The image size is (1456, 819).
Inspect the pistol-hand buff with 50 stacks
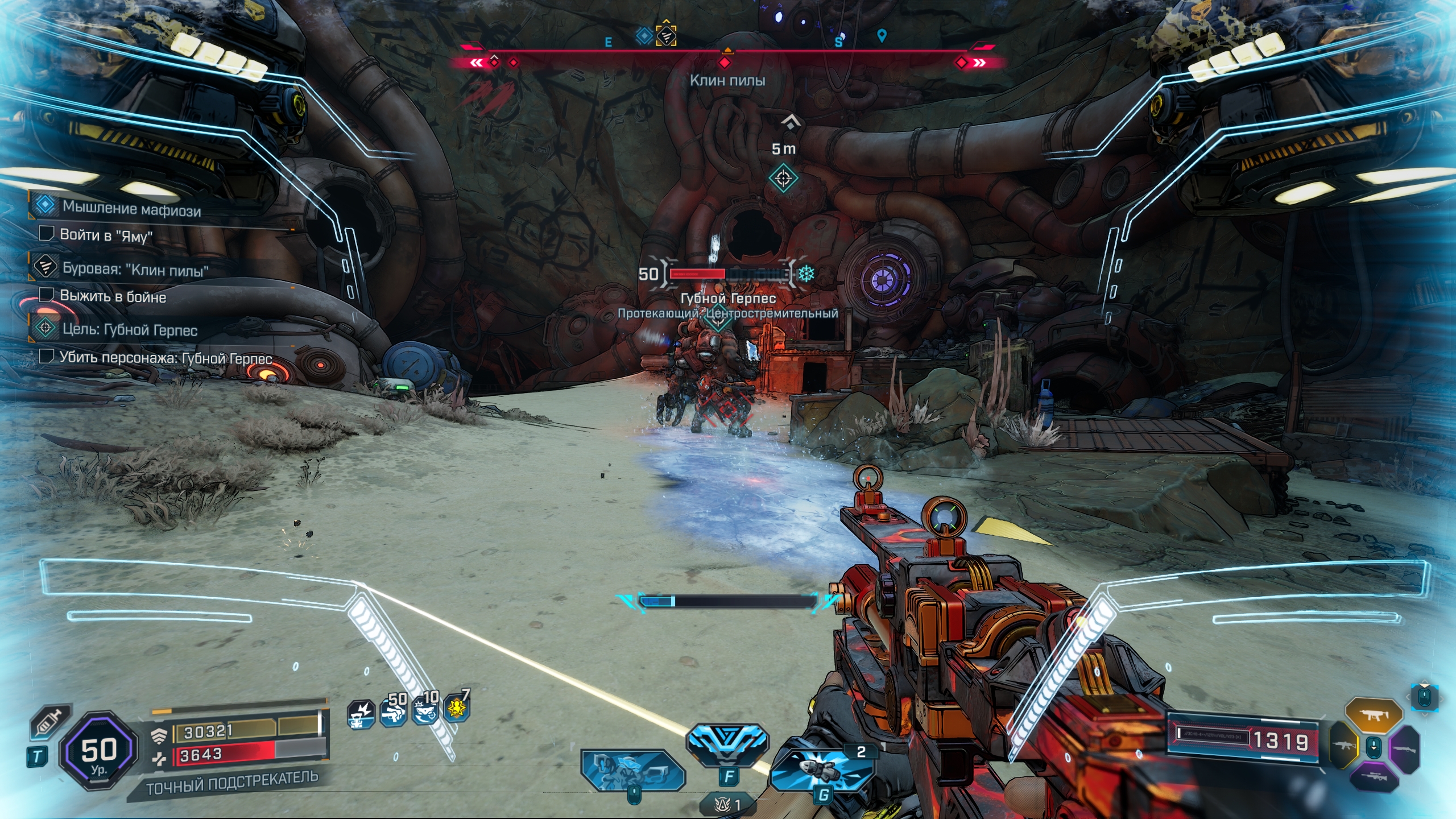pos(393,711)
